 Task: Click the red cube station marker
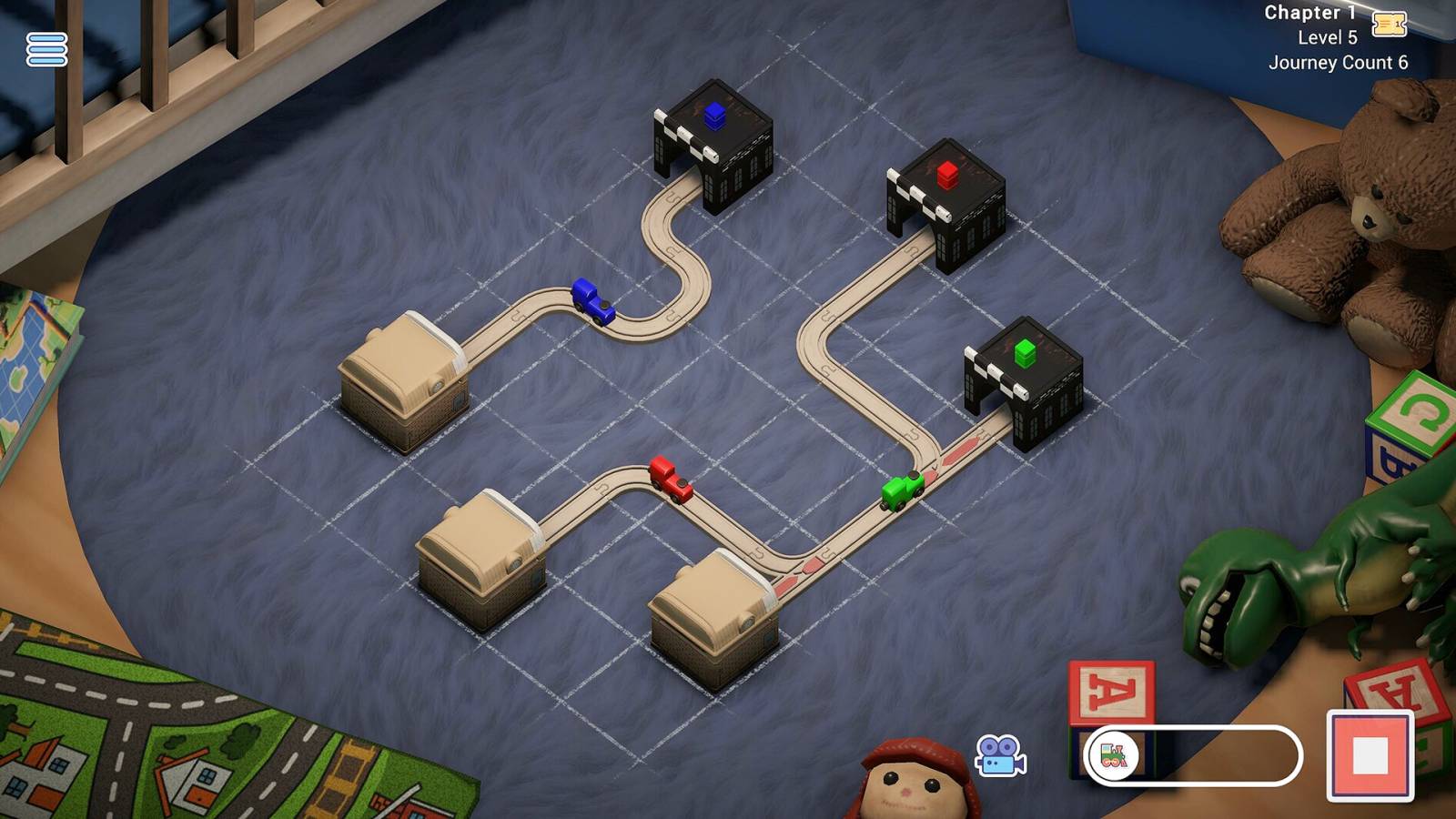pos(947,173)
